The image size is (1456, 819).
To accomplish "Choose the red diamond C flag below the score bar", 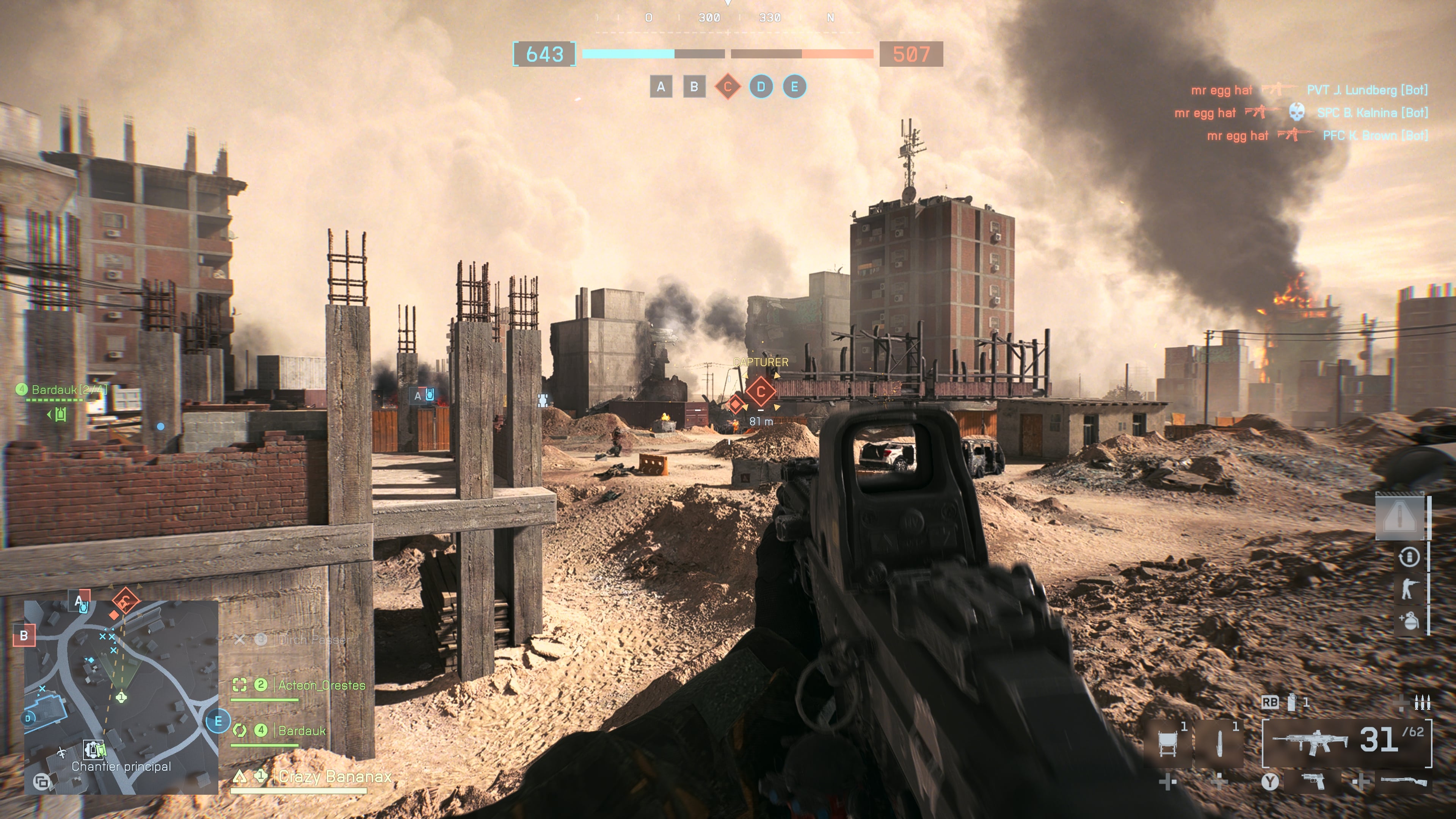I will point(728,87).
